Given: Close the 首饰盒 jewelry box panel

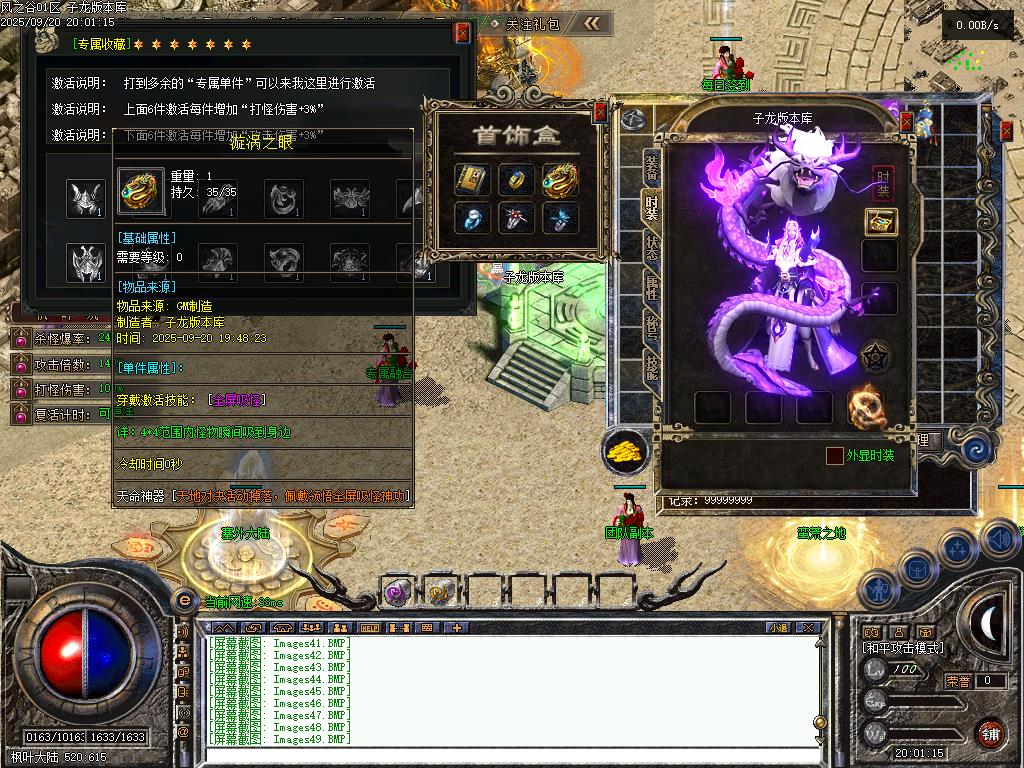Looking at the screenshot, I should tap(600, 112).
